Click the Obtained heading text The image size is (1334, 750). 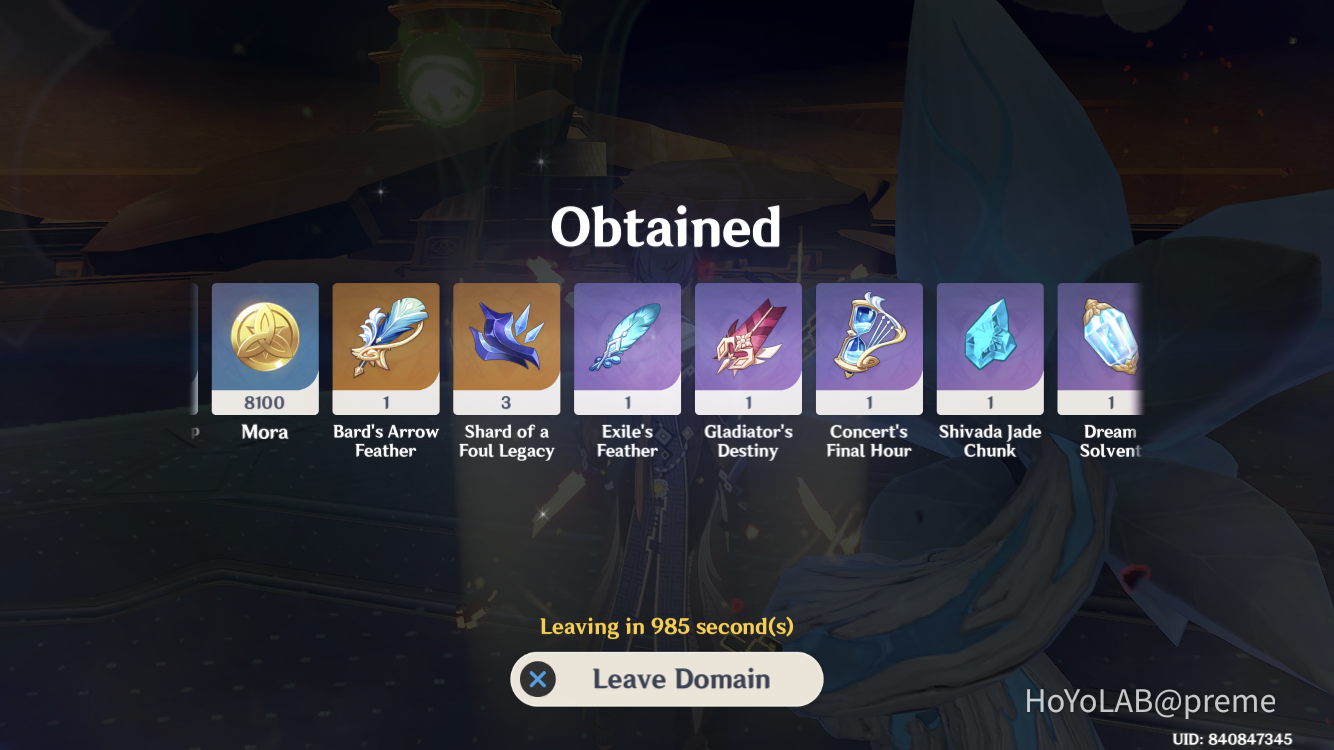667,228
